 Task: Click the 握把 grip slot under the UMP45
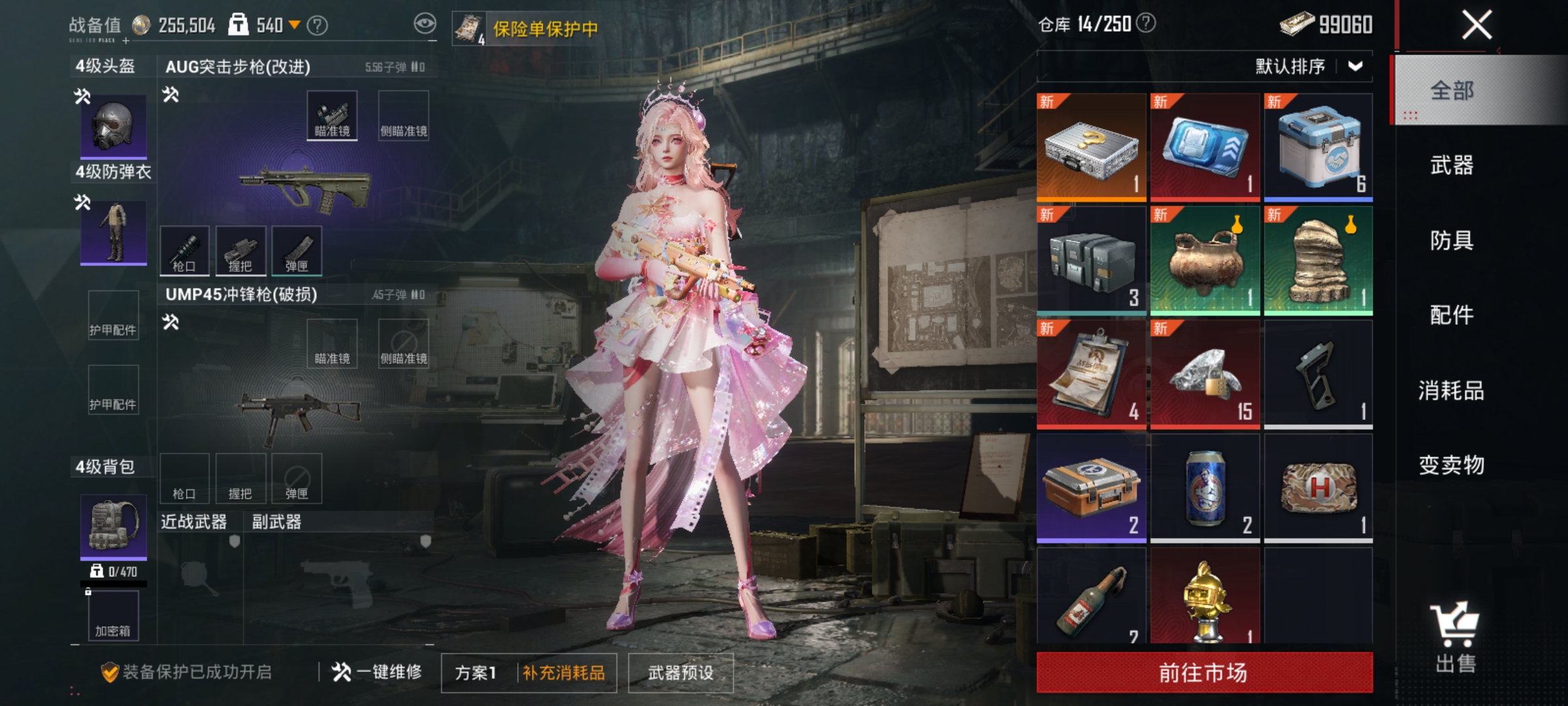point(240,478)
